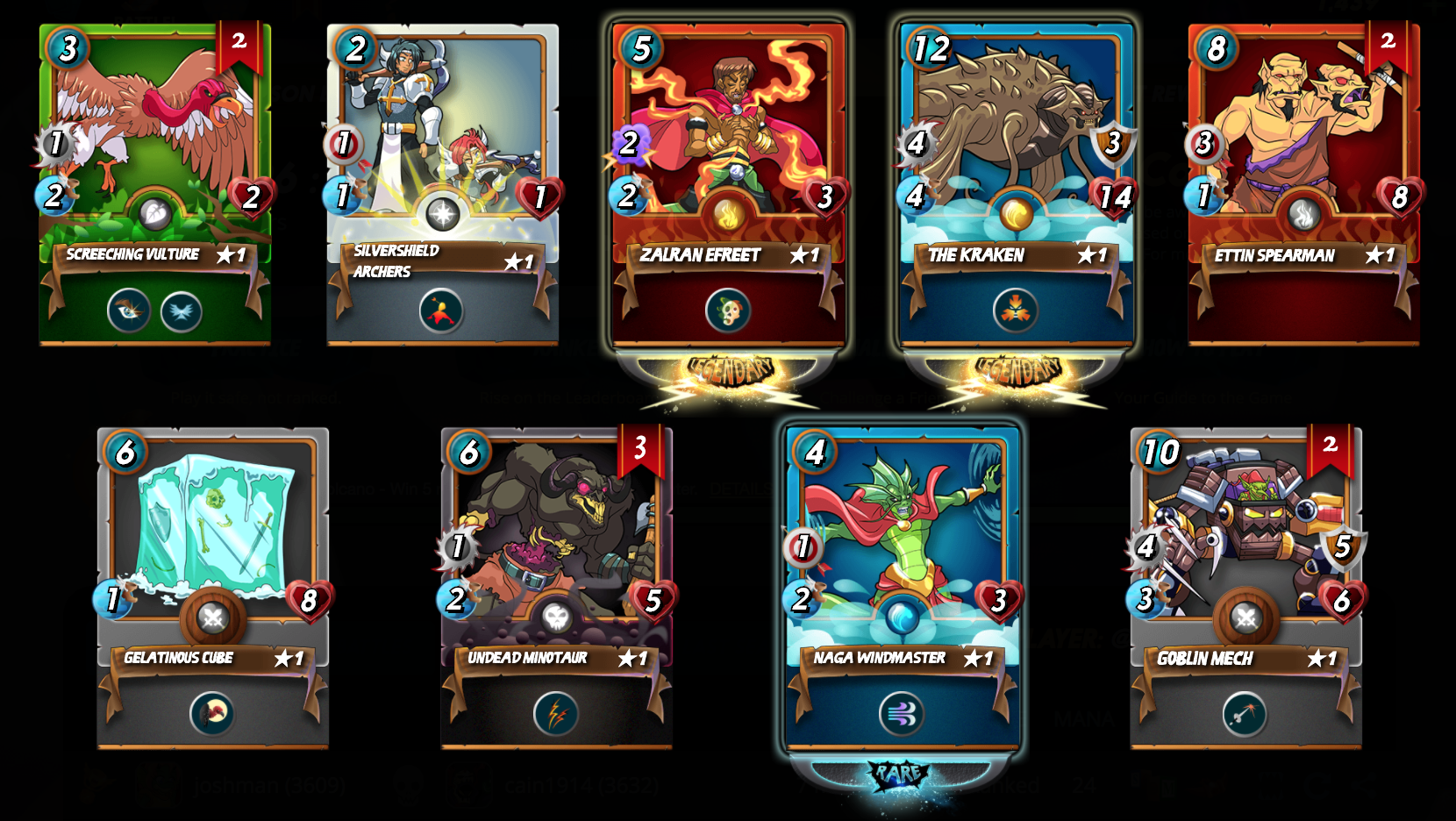Click Undead Minotaur's double strike ability icon
Image resolution: width=1456 pixels, height=821 pixels.
coord(556,714)
